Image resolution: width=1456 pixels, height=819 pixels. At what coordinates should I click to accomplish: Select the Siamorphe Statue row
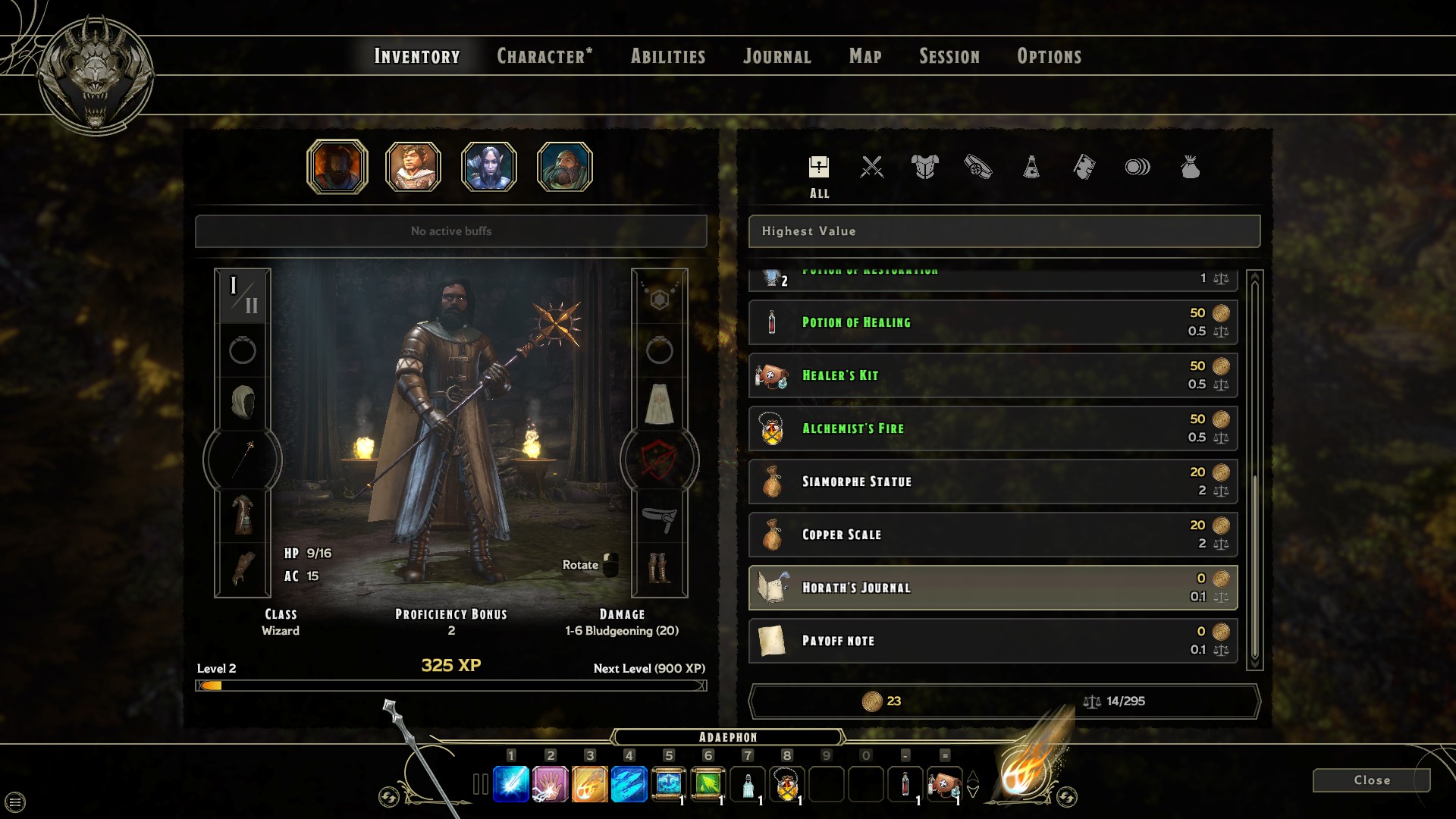pyautogui.click(x=993, y=482)
